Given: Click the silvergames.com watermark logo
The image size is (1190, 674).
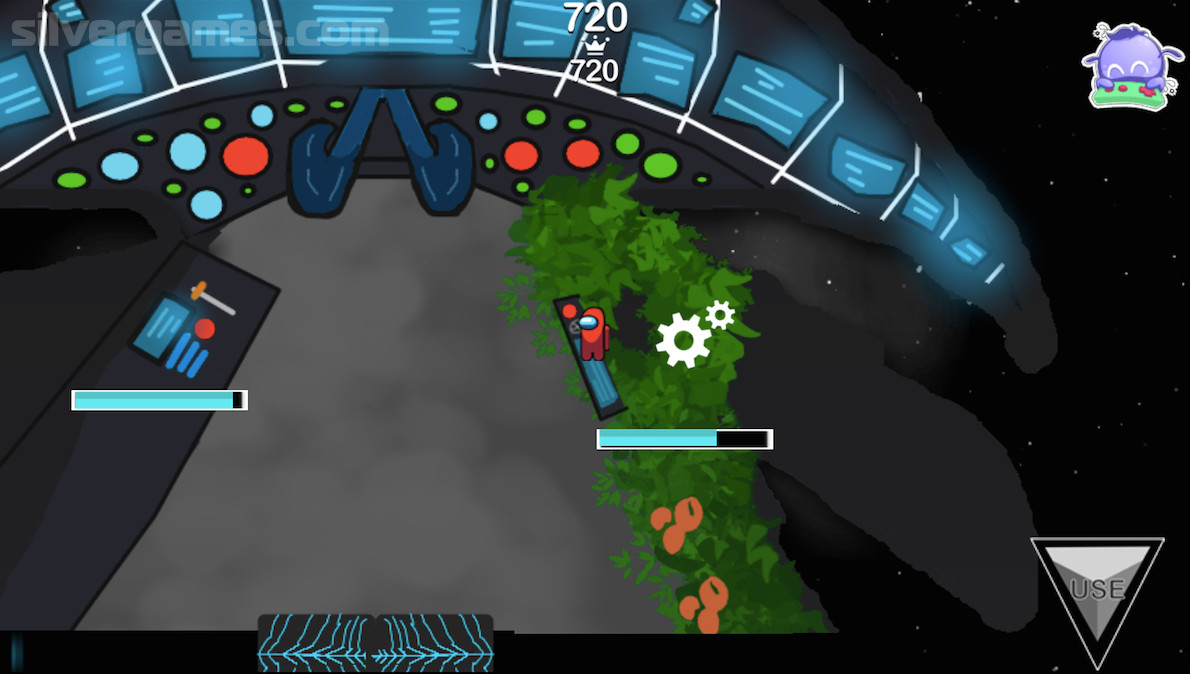Looking at the screenshot, I should point(196,32).
